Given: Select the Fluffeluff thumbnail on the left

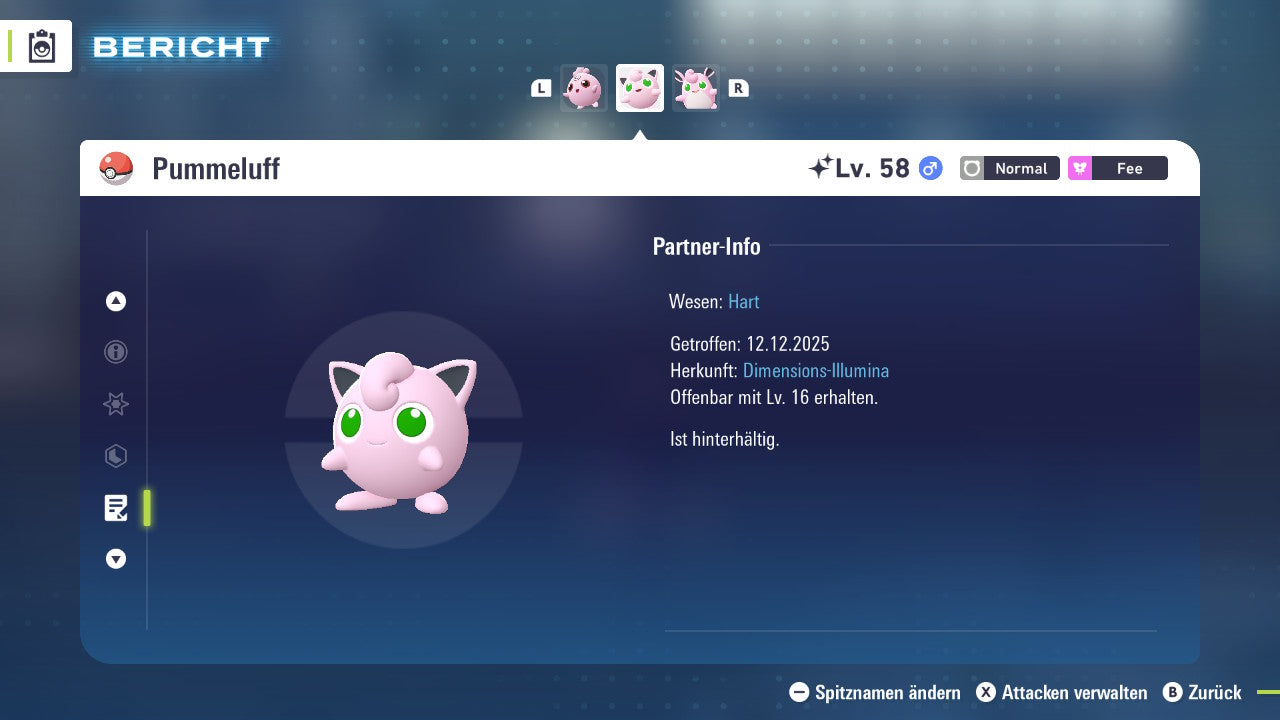Looking at the screenshot, I should click(x=584, y=88).
